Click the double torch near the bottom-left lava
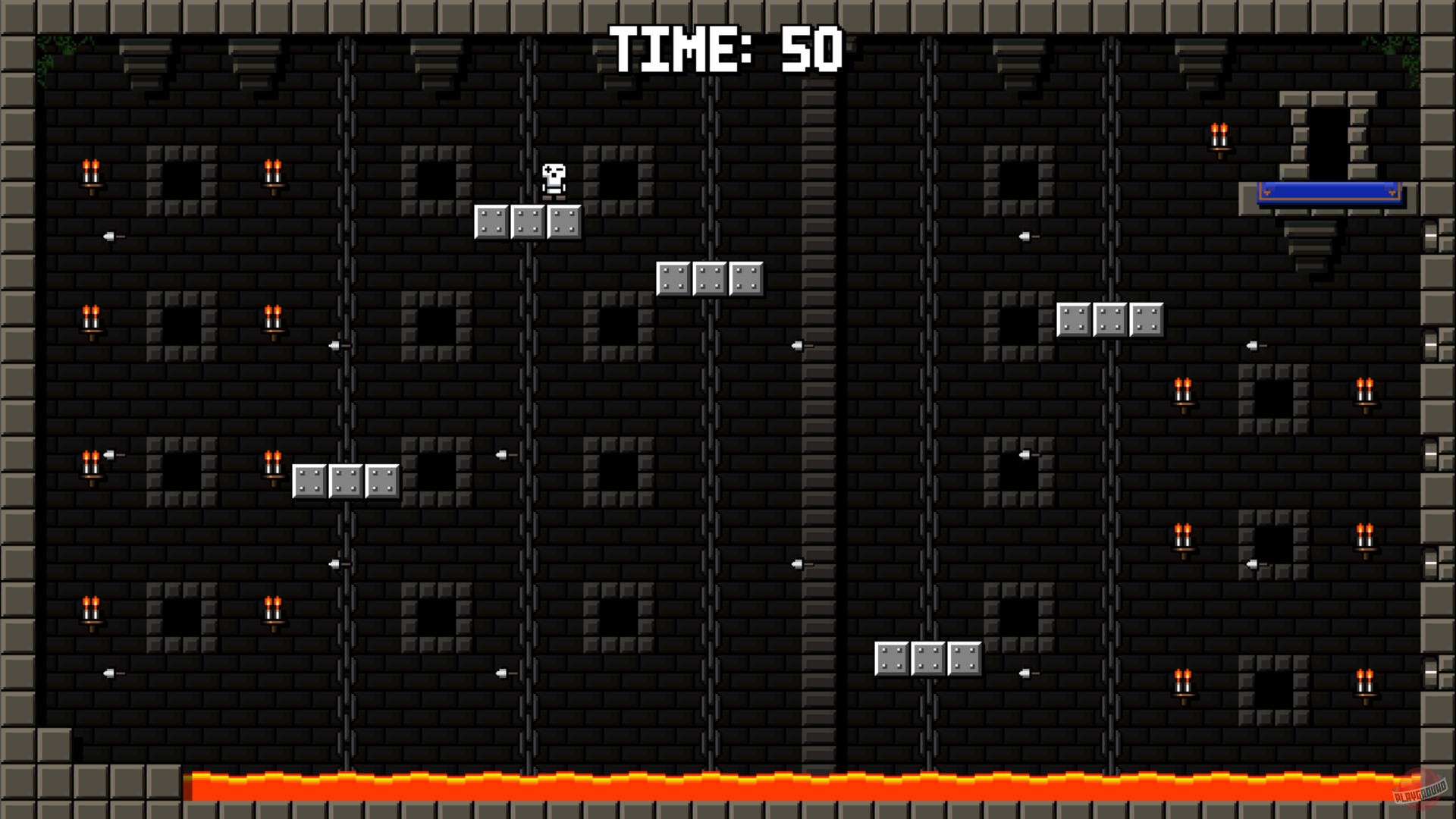Viewport: 1456px width, 819px height. point(91,607)
